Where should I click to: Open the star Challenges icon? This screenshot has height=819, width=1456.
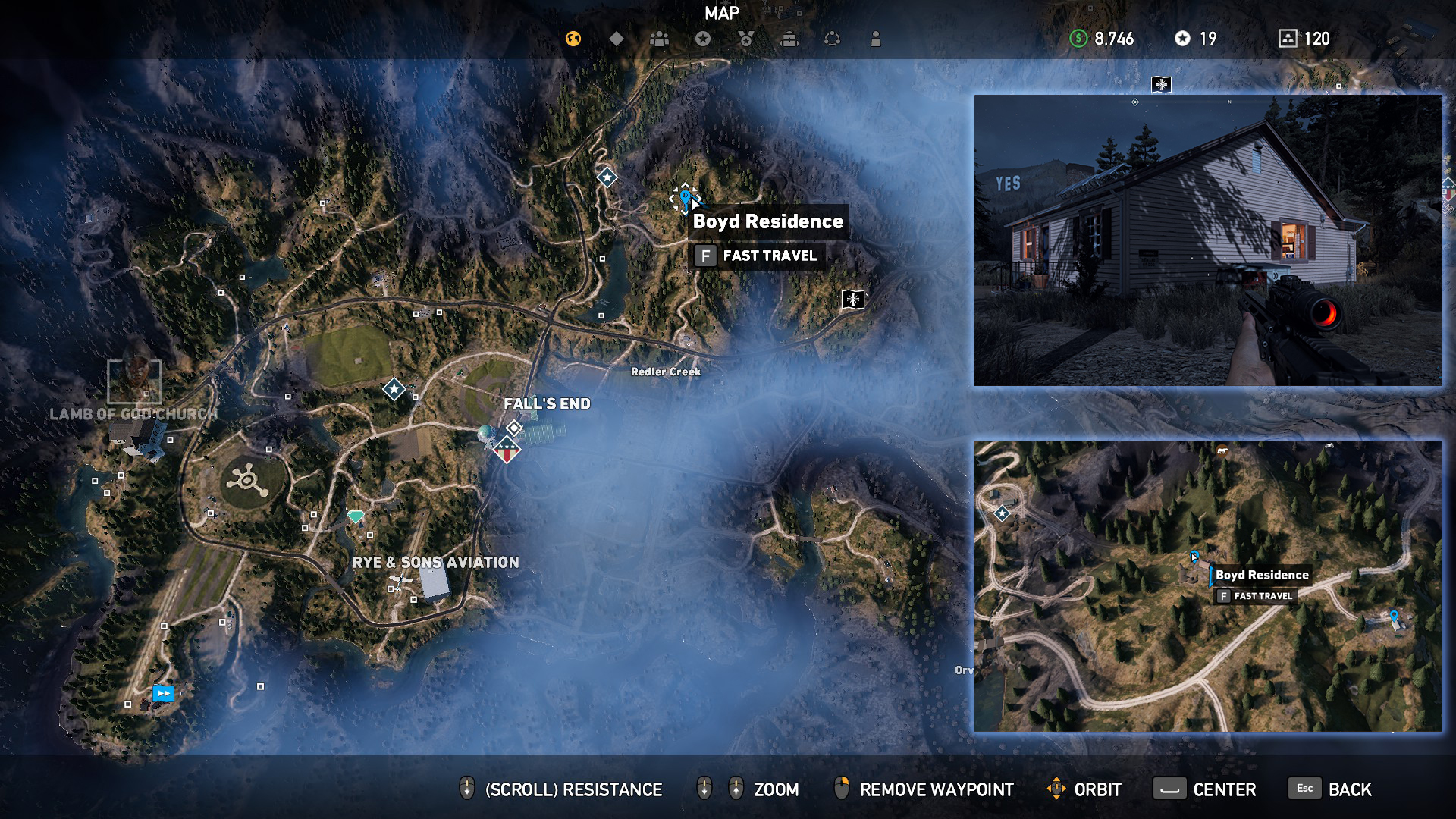coord(701,38)
